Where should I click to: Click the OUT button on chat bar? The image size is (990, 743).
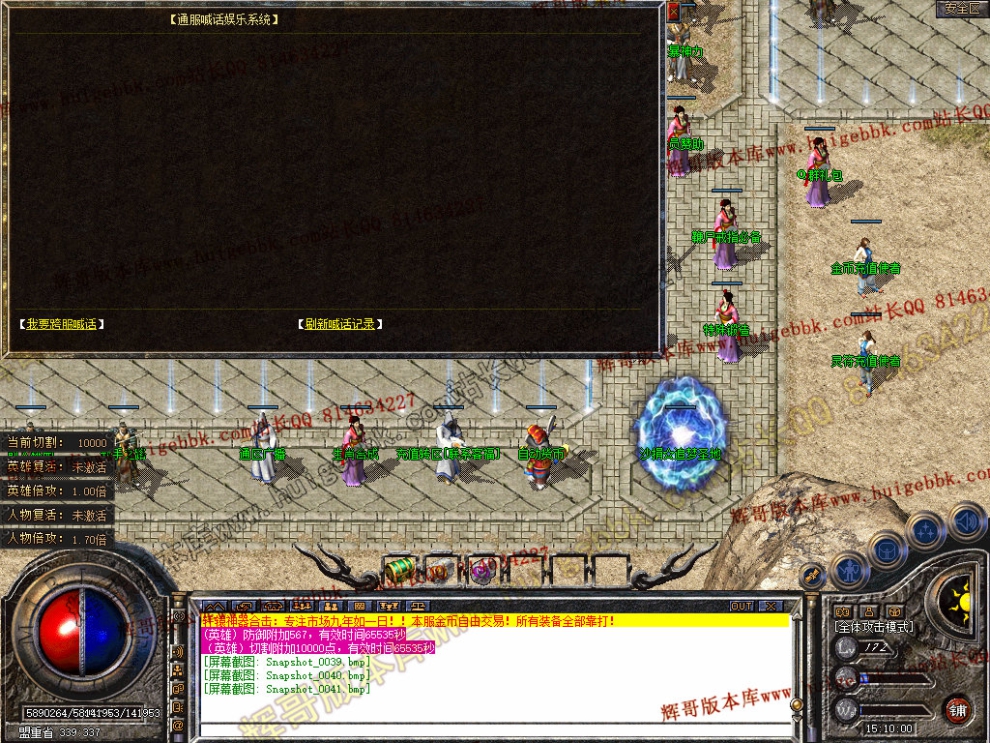pos(741,606)
